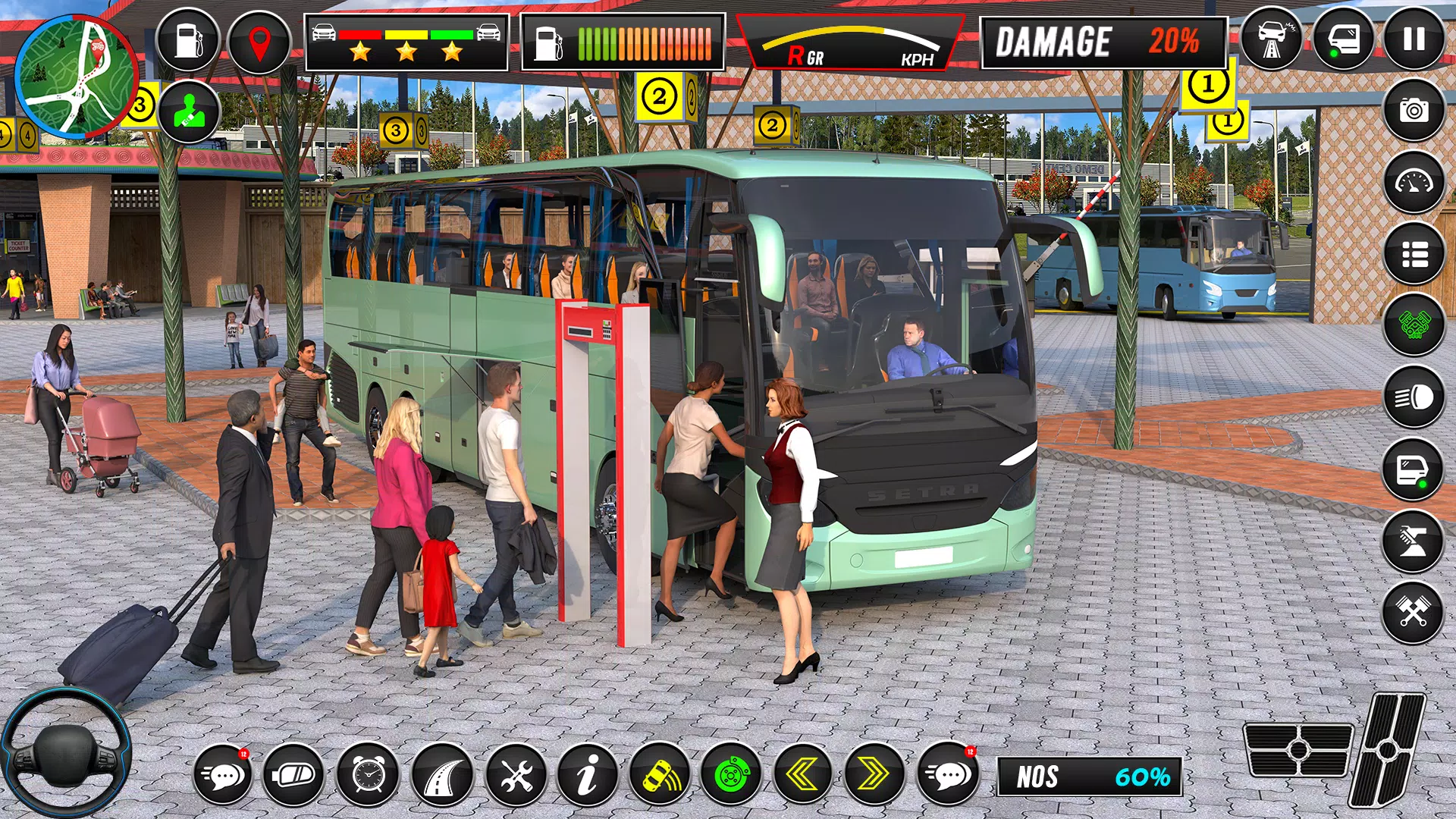Viewport: 1456px width, 819px height.
Task: Select the red location pin button
Action: pyautogui.click(x=259, y=41)
